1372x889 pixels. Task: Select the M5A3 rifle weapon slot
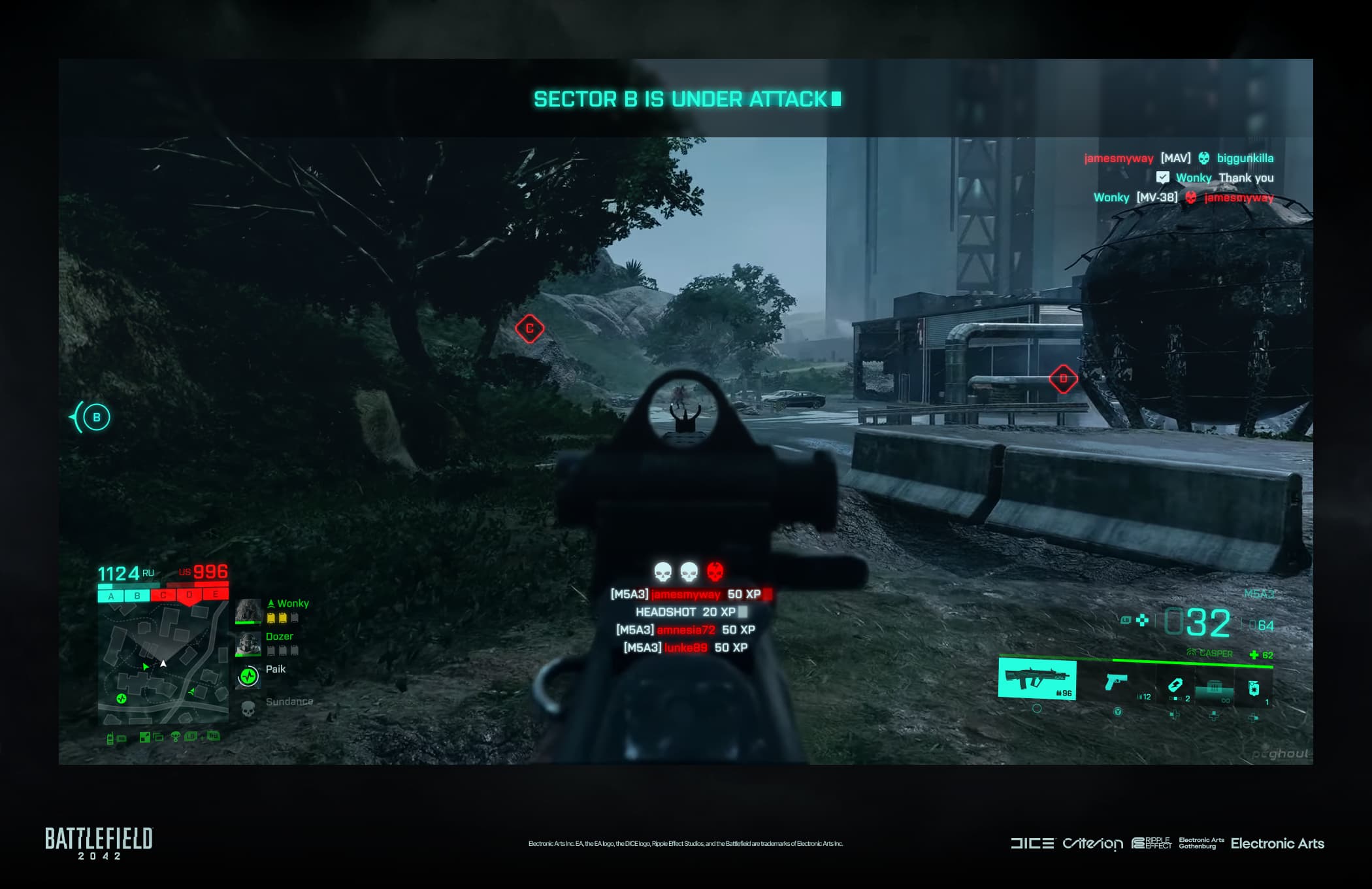click(1037, 680)
